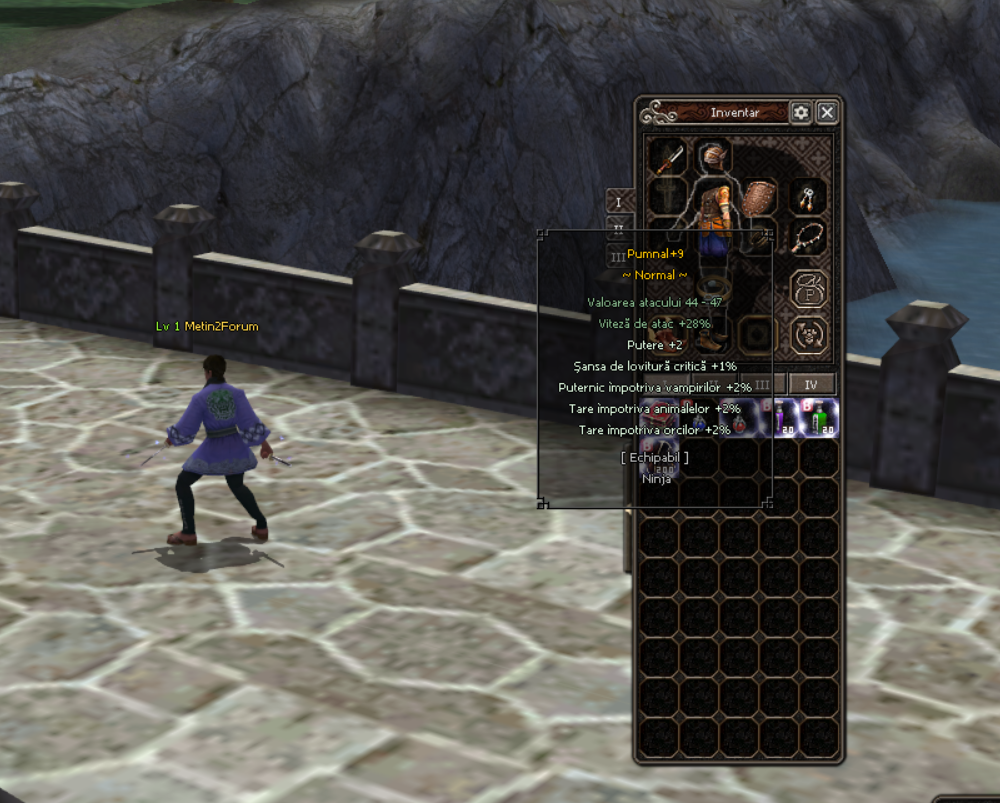The width and height of the screenshot is (1000, 803).
Task: Select the equipped earrings slot
Action: tap(808, 197)
